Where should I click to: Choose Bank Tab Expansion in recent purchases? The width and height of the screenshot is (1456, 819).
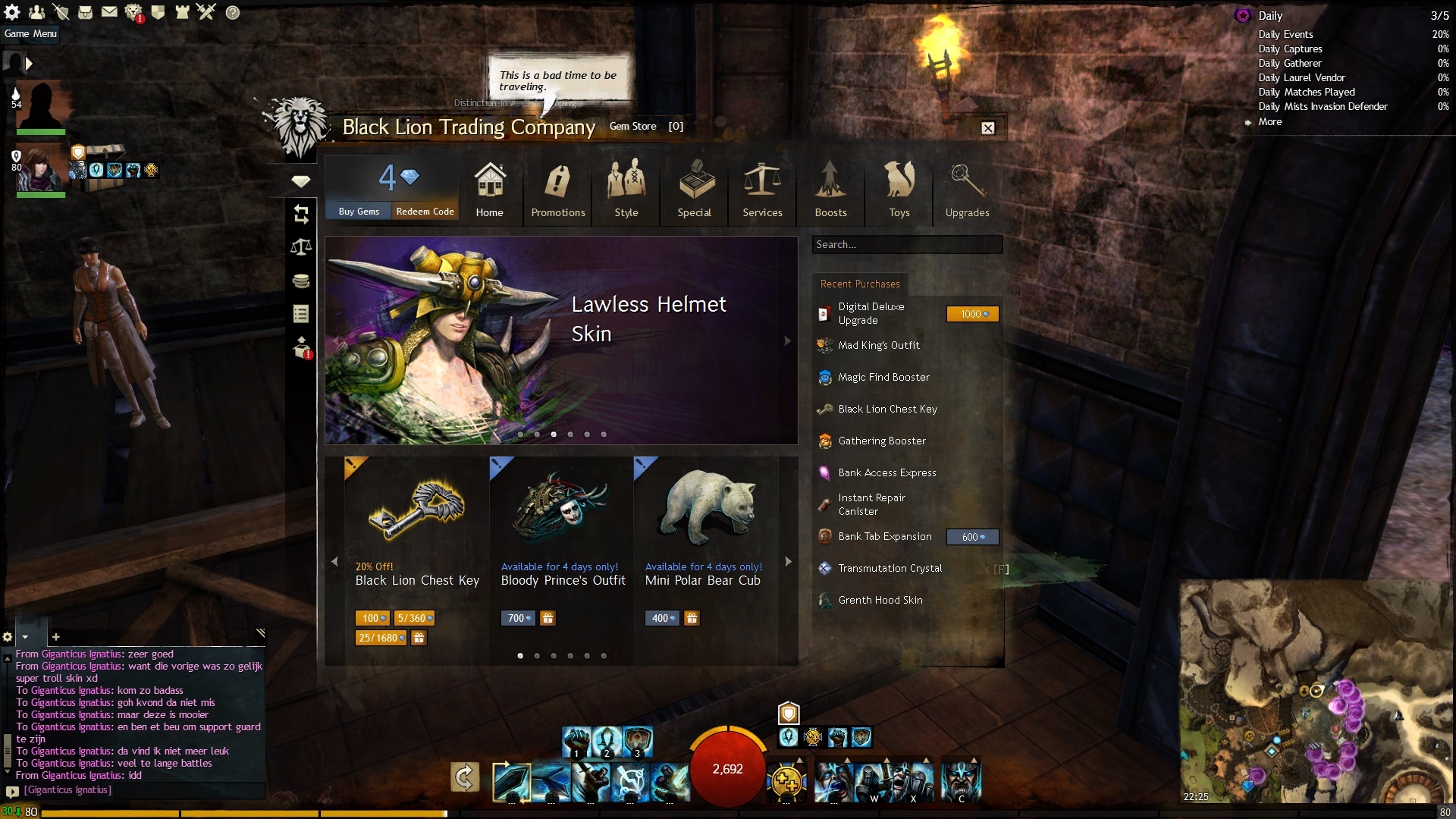pyautogui.click(x=884, y=537)
